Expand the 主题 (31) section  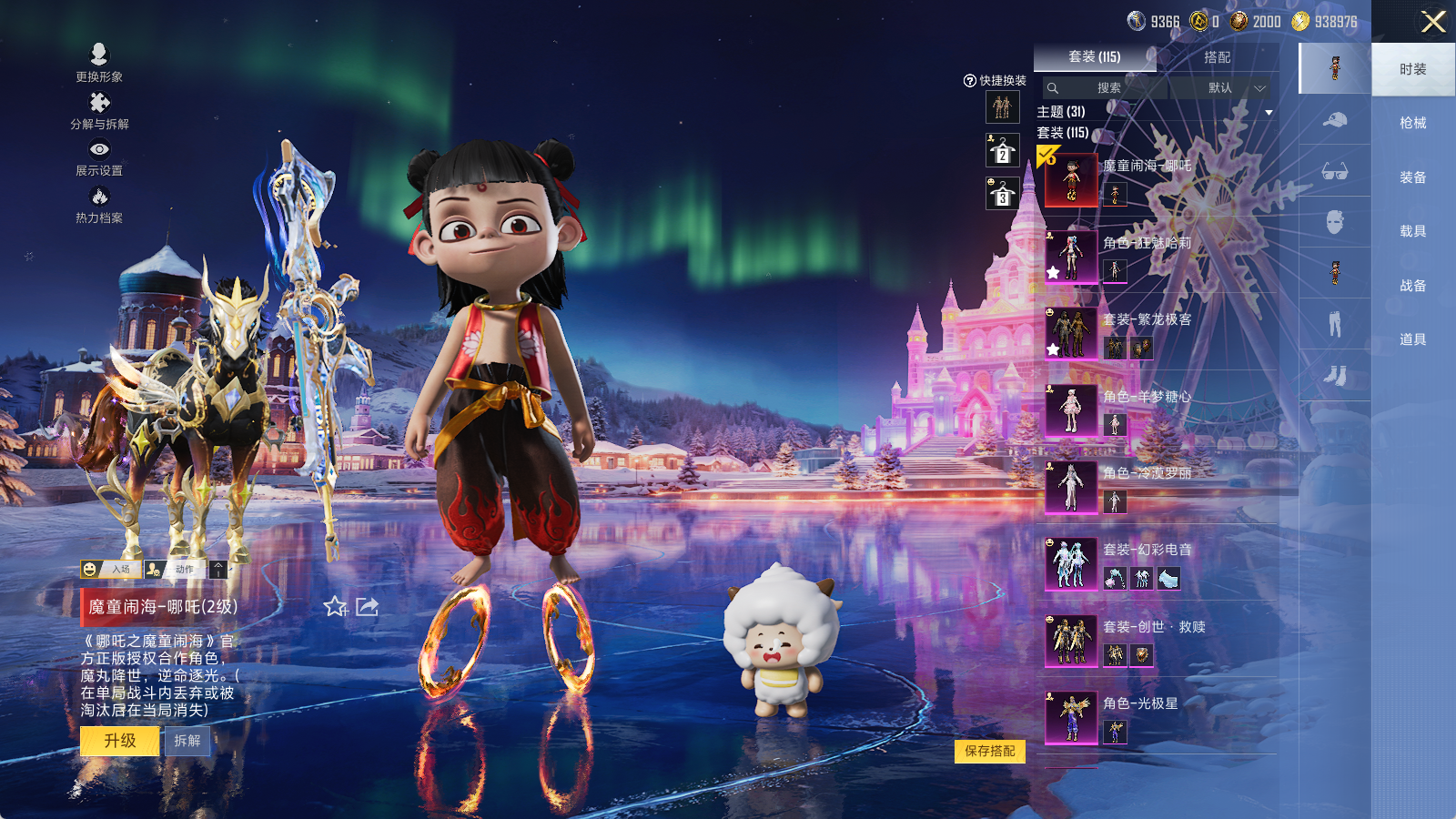(x=1269, y=112)
